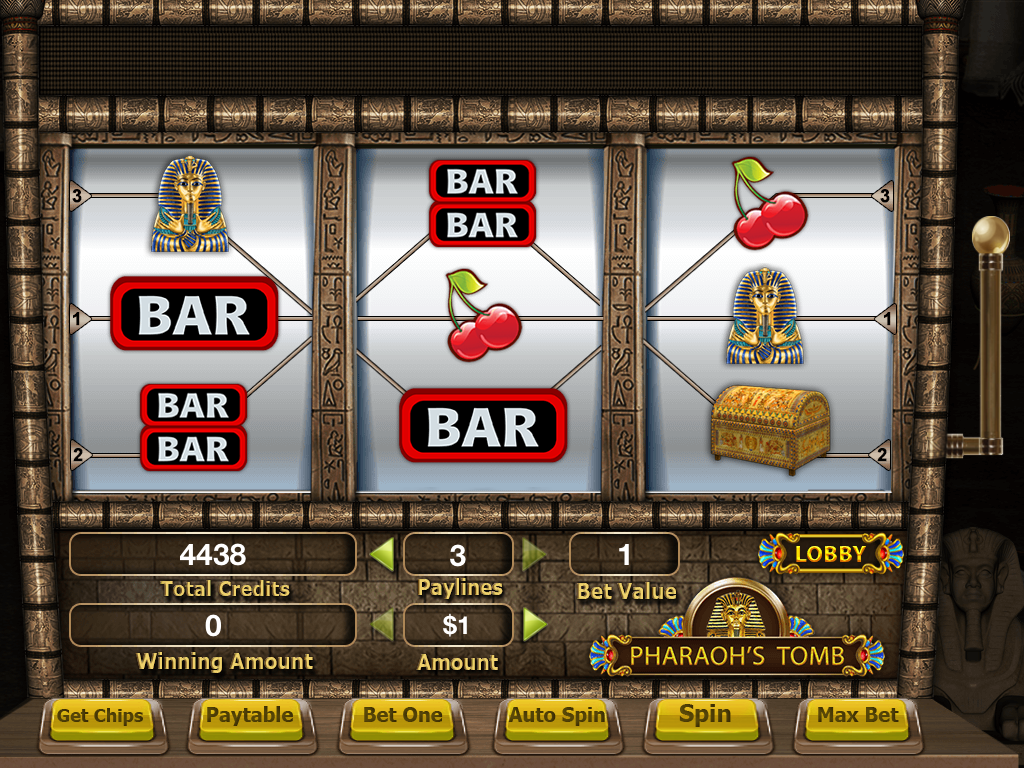This screenshot has height=768, width=1024.
Task: Decrease the number of paylines
Action: click(x=381, y=554)
